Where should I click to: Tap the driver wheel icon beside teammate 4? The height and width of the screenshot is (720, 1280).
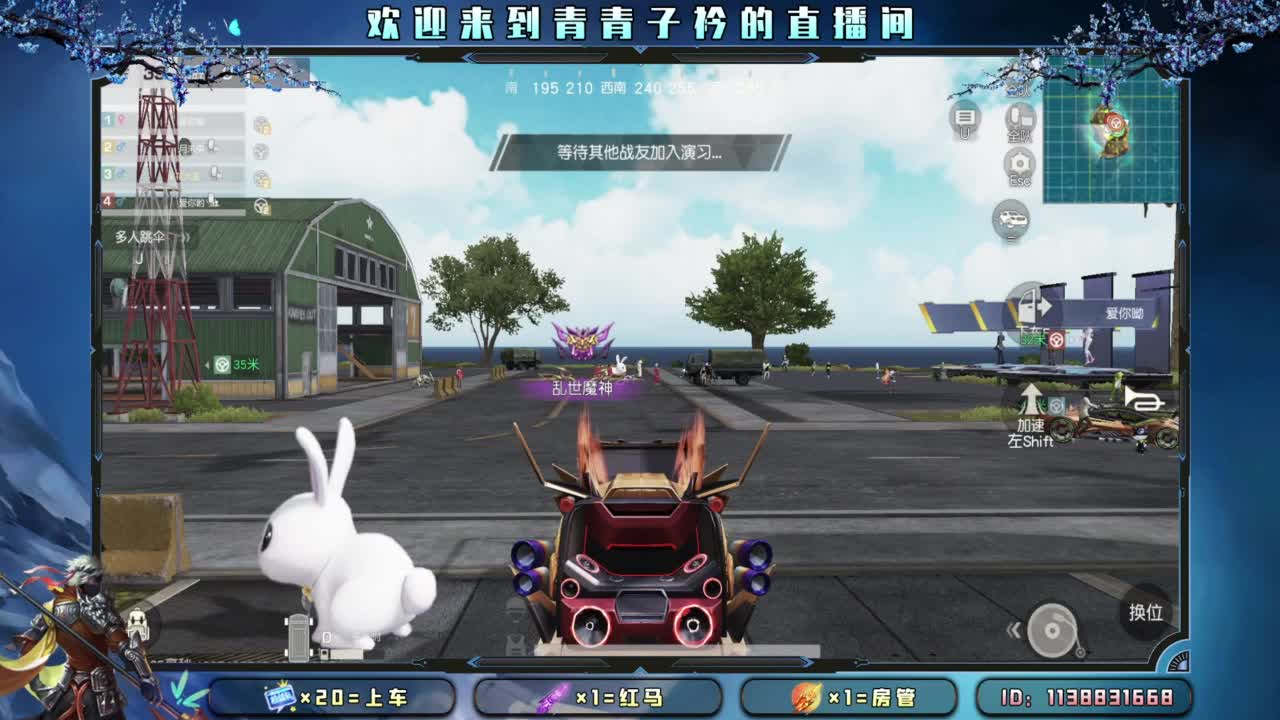(x=260, y=203)
